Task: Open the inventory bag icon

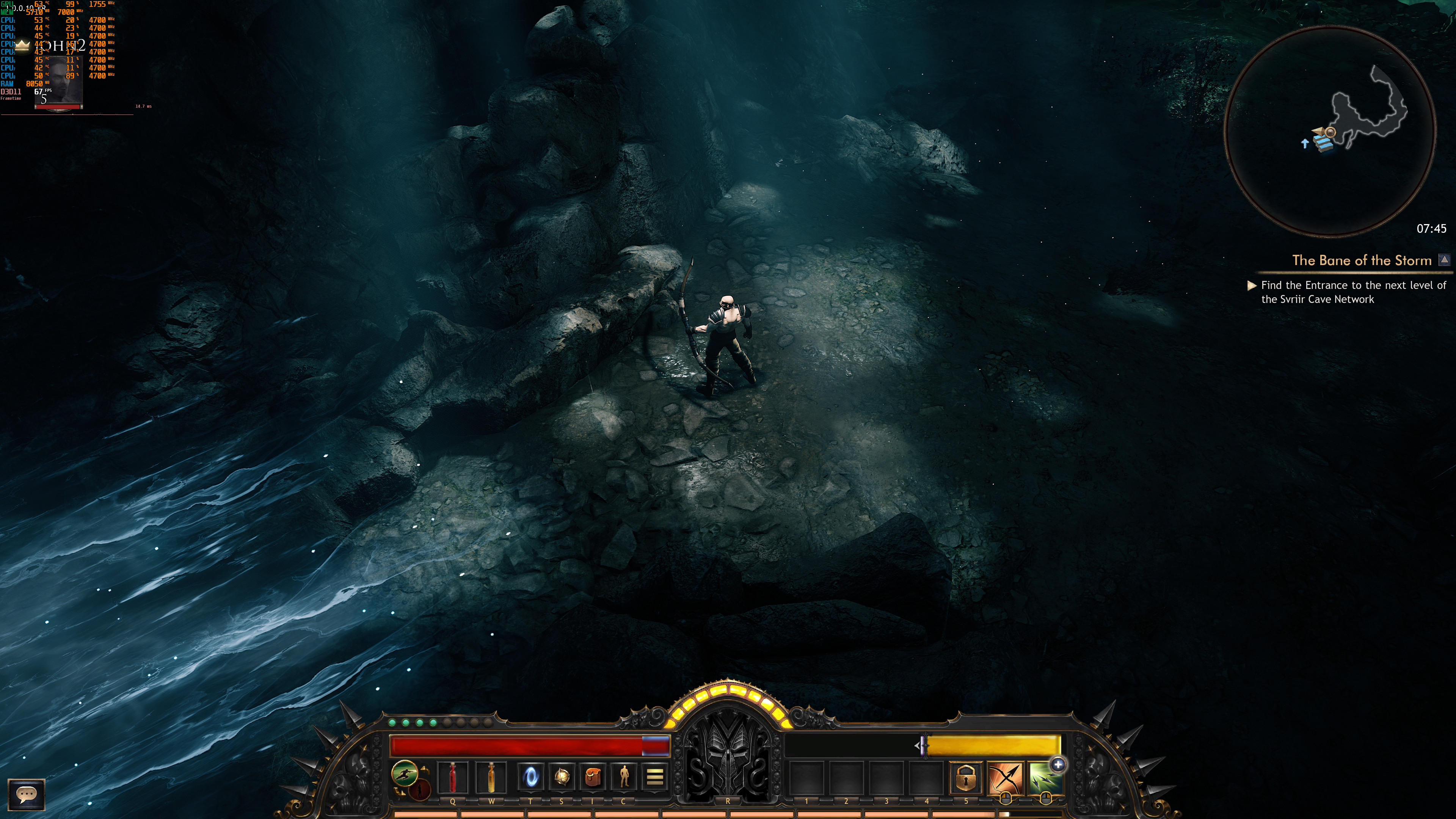Action: click(x=592, y=777)
